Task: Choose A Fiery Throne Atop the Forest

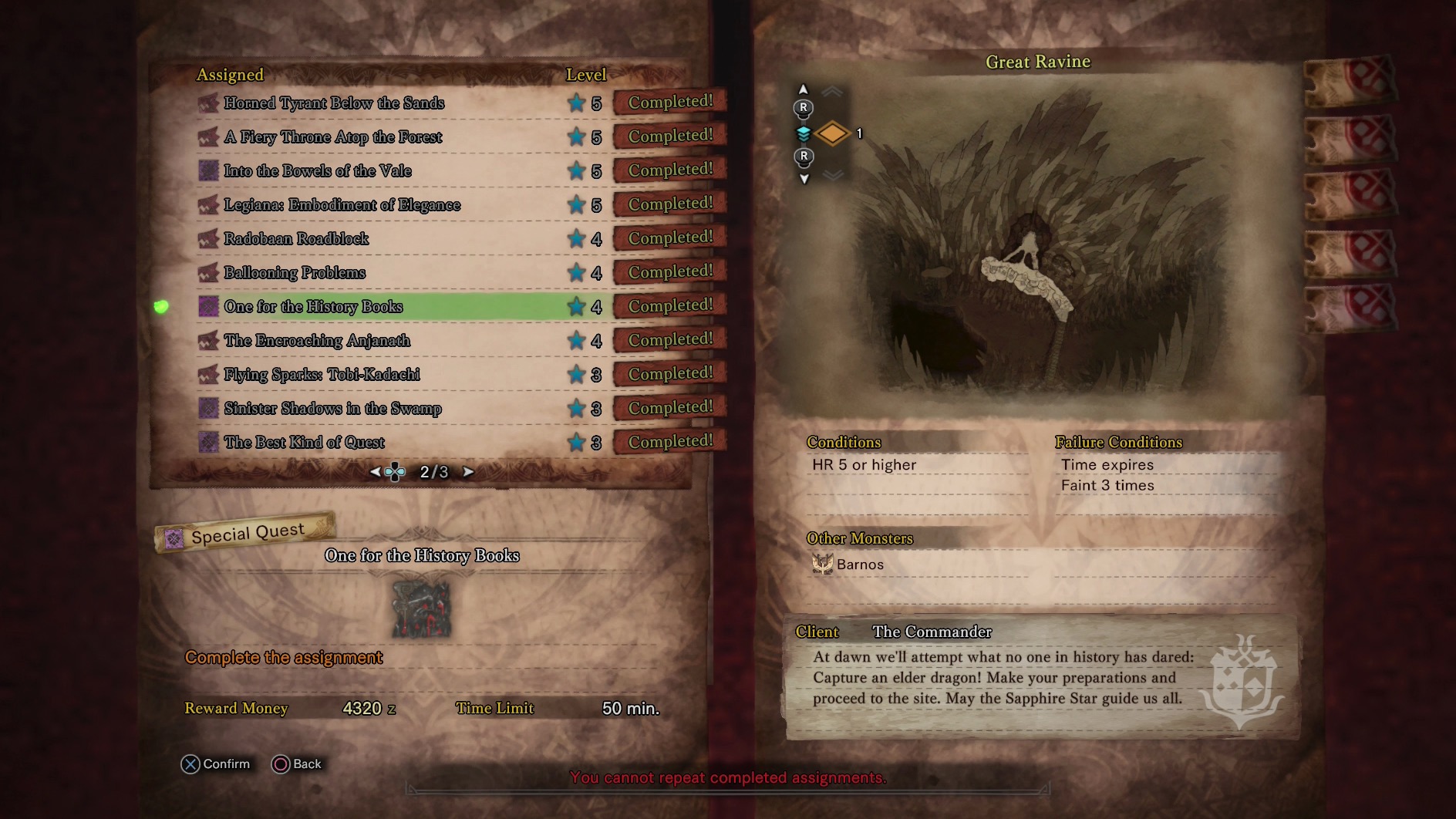Action: click(333, 136)
